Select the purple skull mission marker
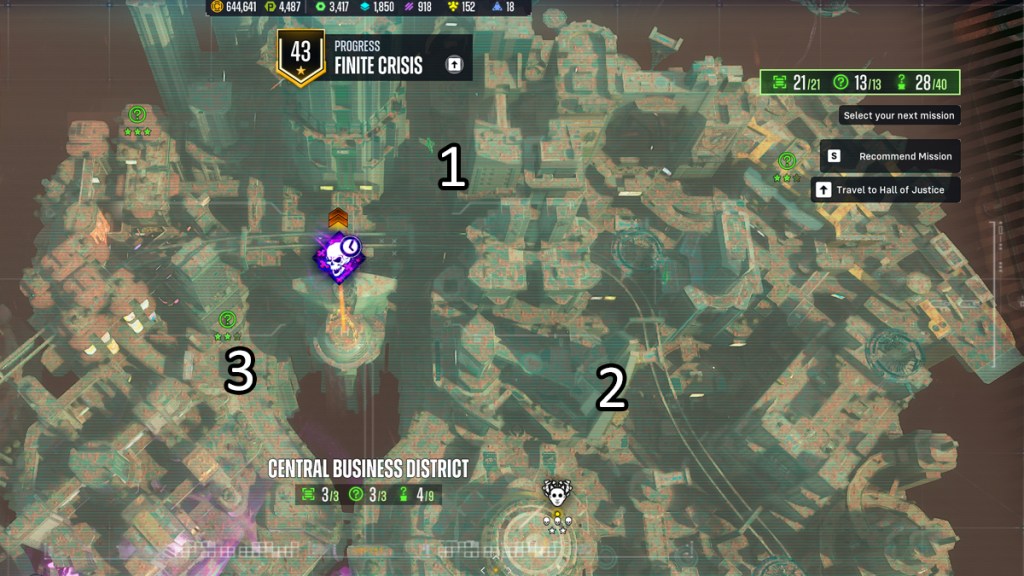The image size is (1024, 576). click(338, 257)
